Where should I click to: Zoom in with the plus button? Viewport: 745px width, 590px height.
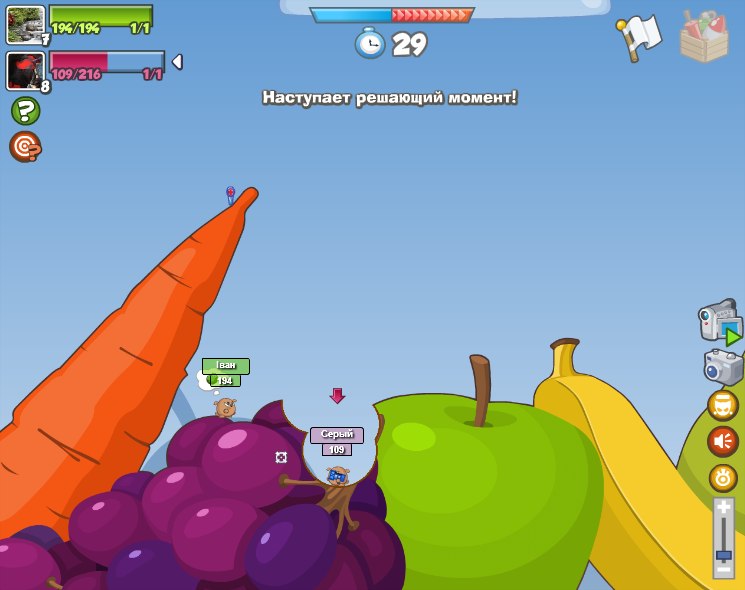point(723,508)
